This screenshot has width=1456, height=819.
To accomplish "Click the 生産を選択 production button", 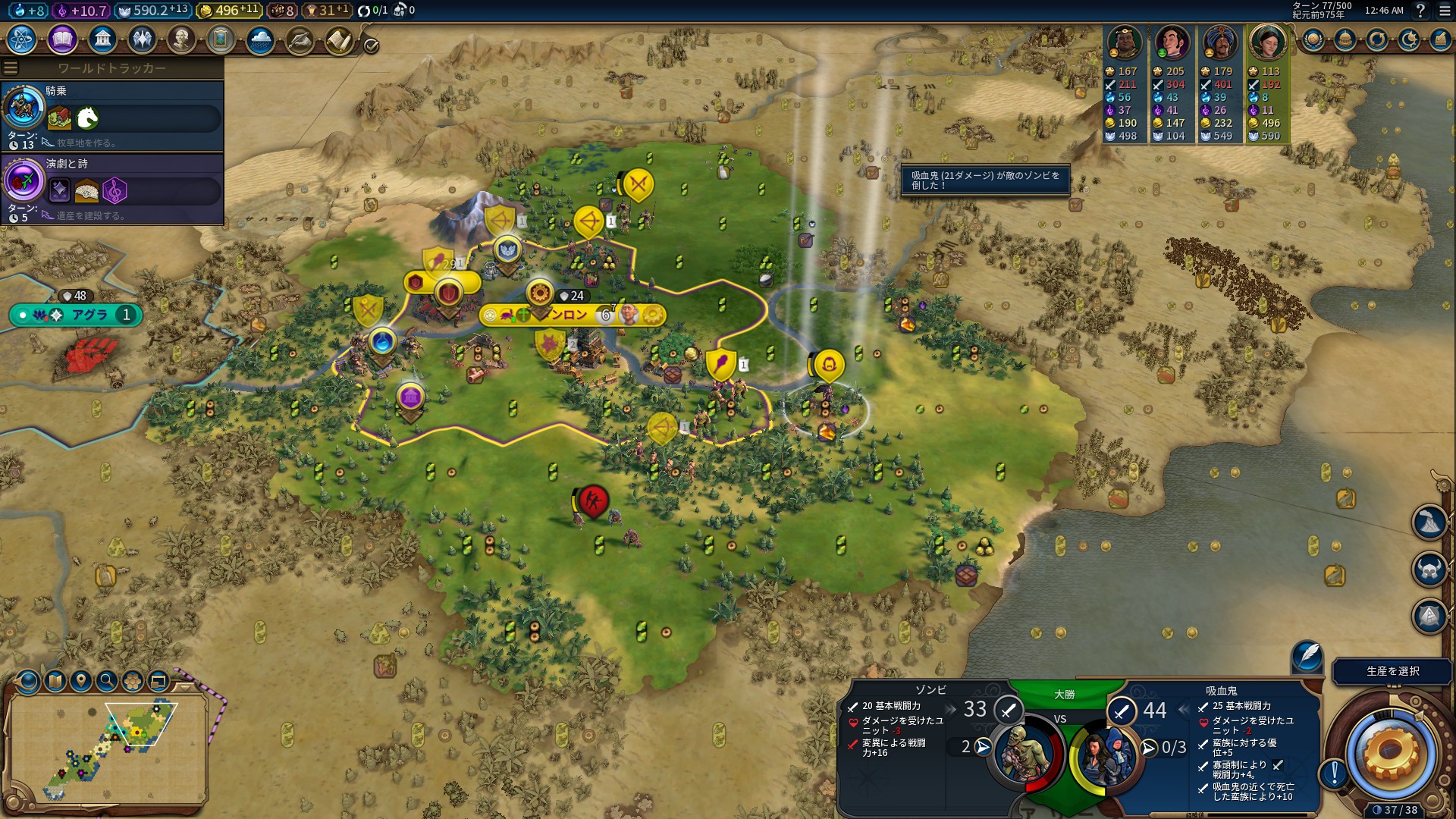I will pos(1392,671).
